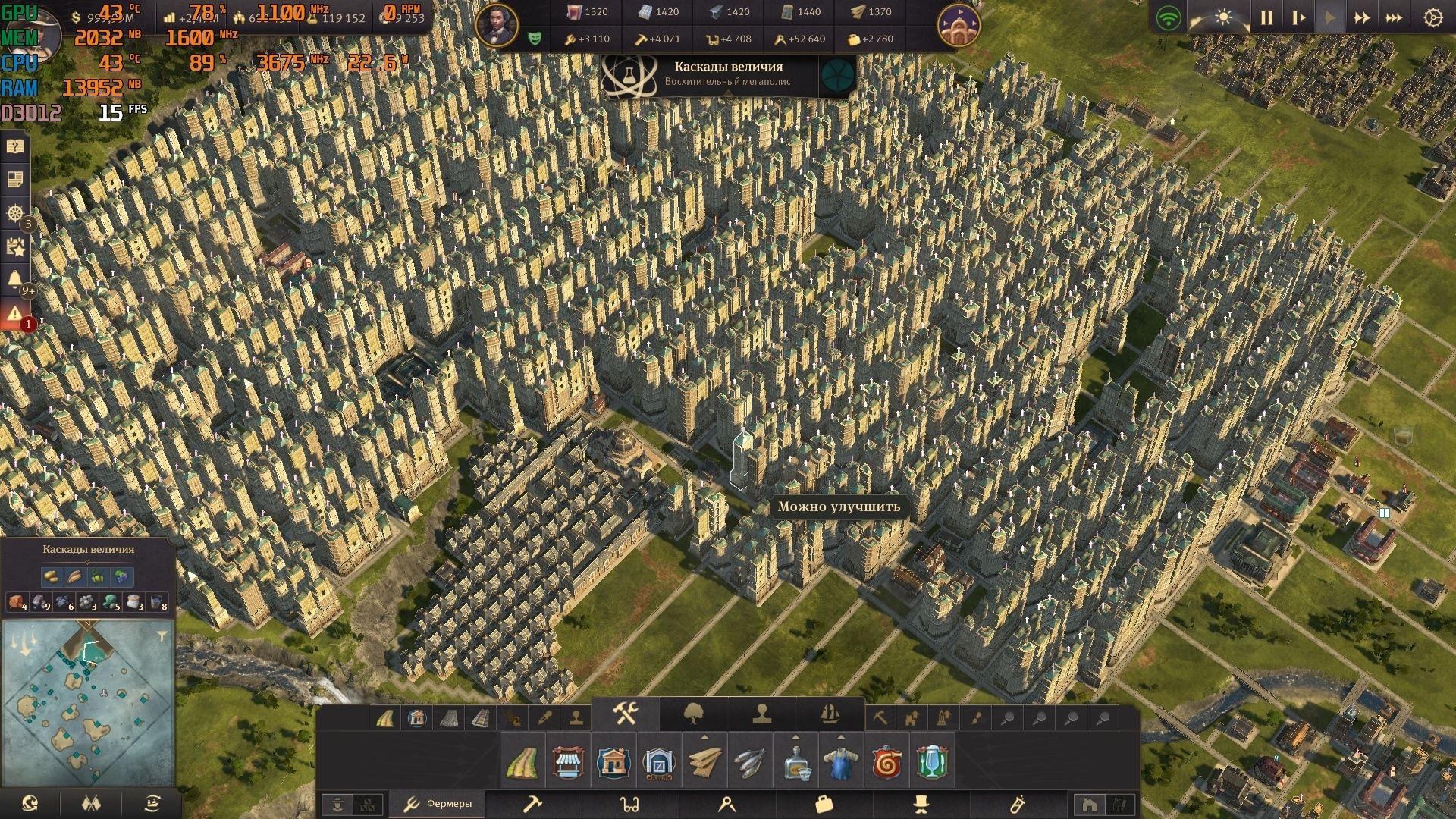Screen dimensions: 1456x819
Task: Open the crossed flags diplomacy button
Action: point(91,803)
